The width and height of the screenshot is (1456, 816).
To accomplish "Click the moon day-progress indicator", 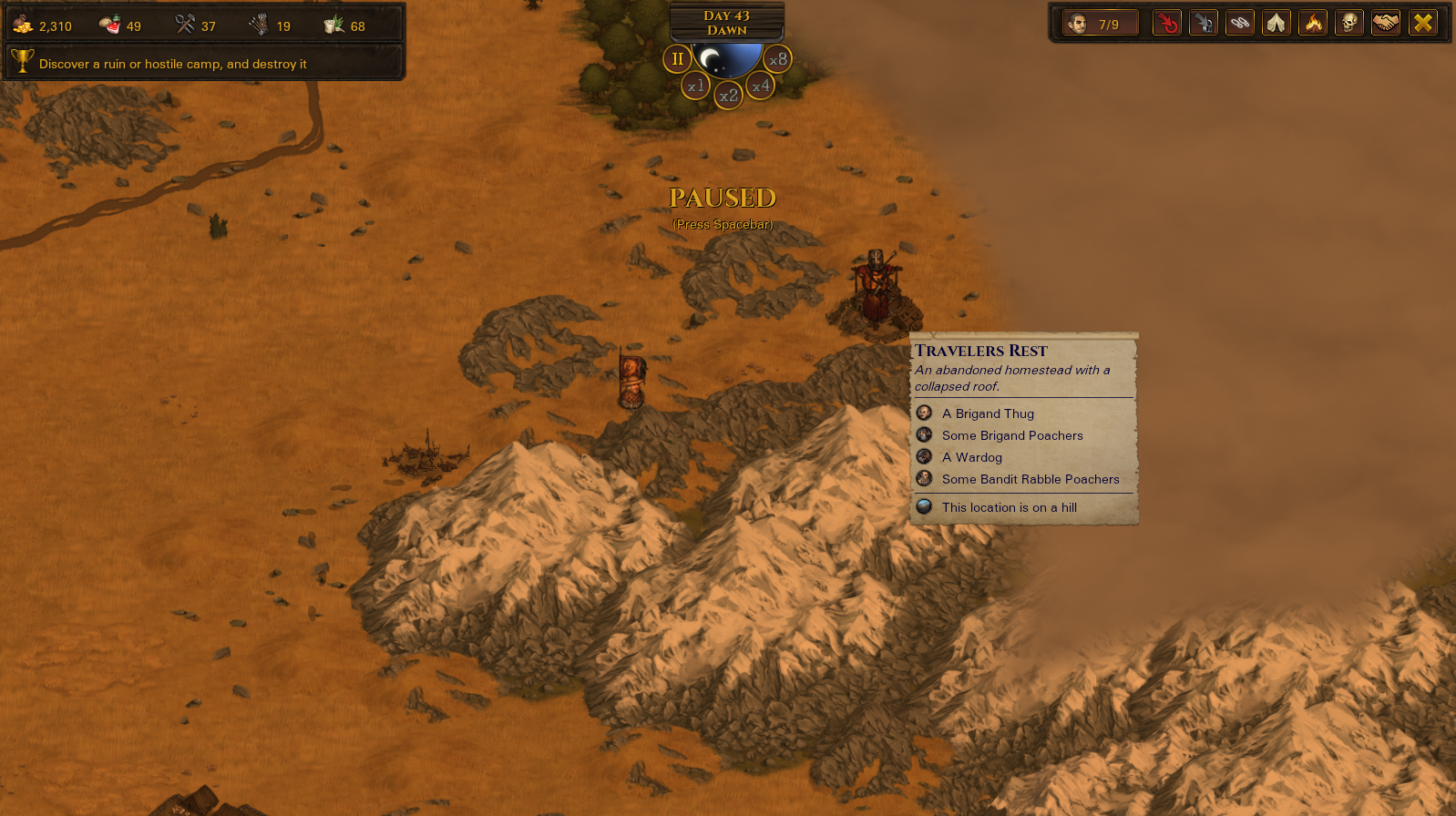I will coord(726,64).
